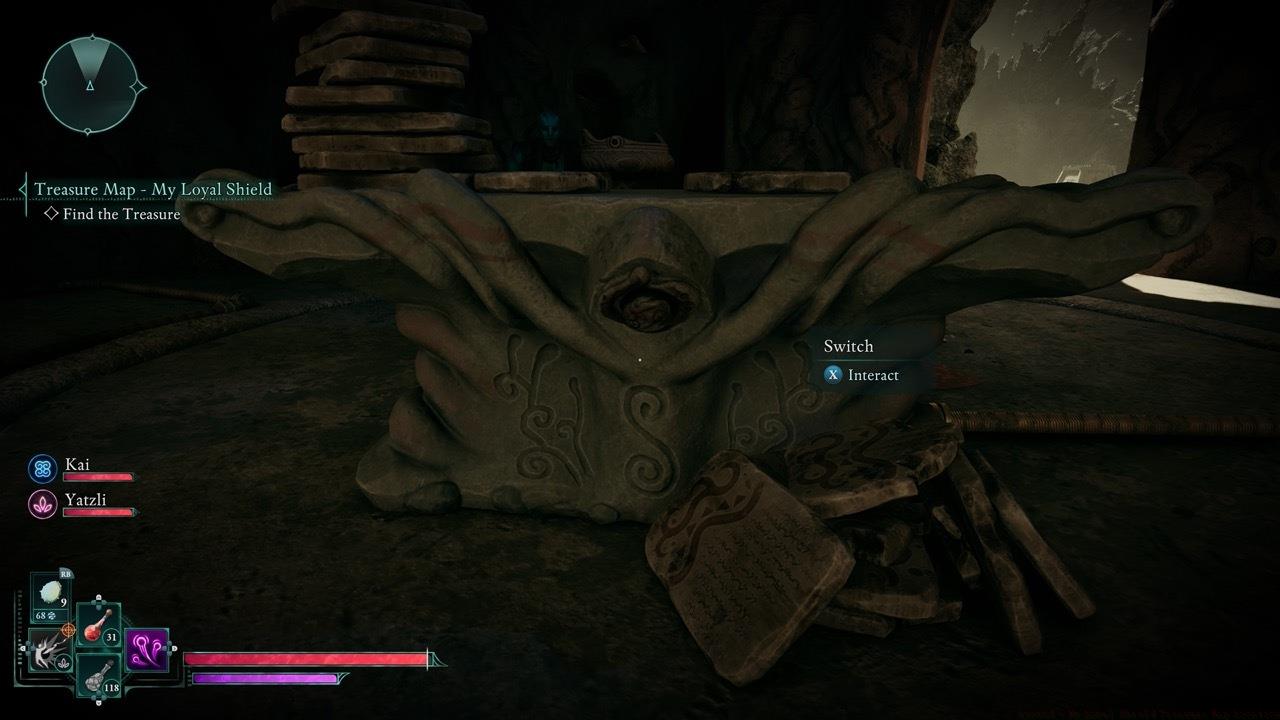Click the purple fire spell ability icon

click(x=146, y=649)
